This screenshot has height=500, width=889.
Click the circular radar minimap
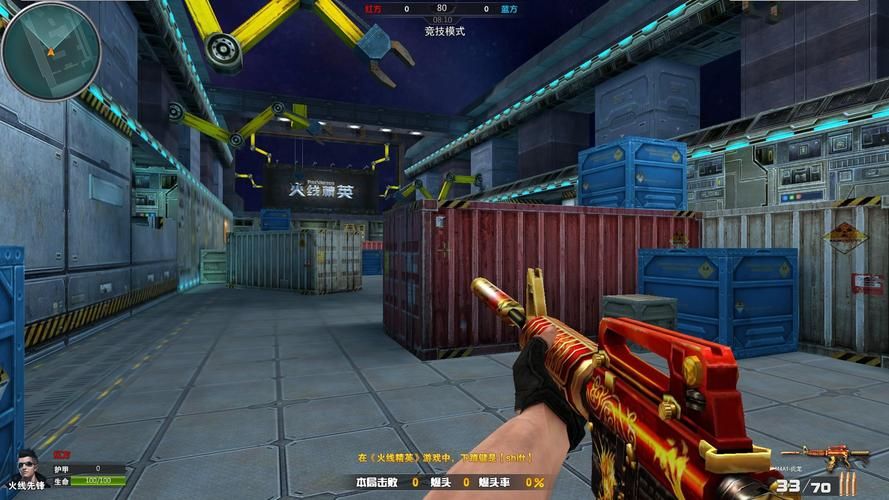click(51, 50)
